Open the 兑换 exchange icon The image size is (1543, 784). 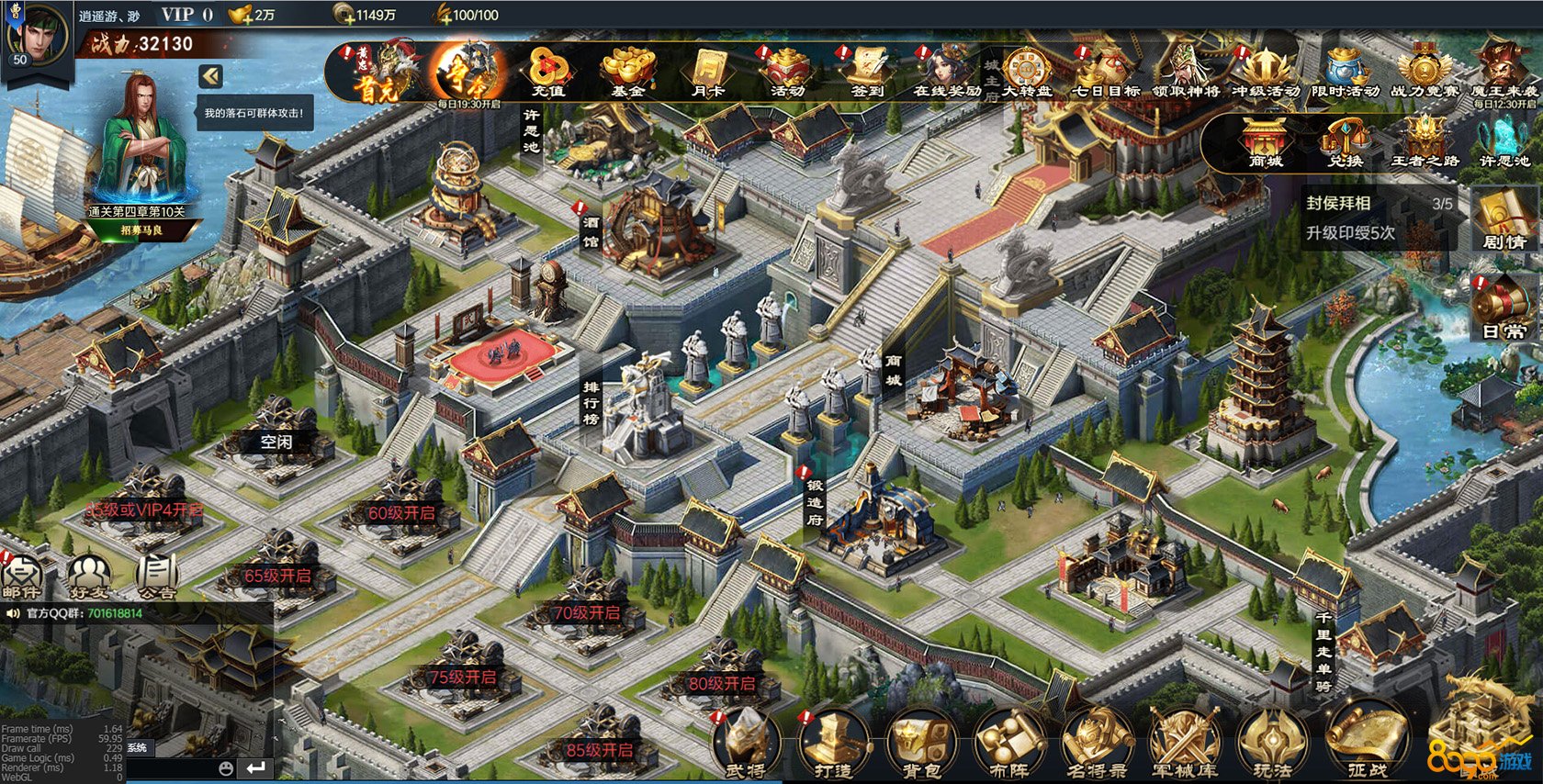coord(1345,142)
